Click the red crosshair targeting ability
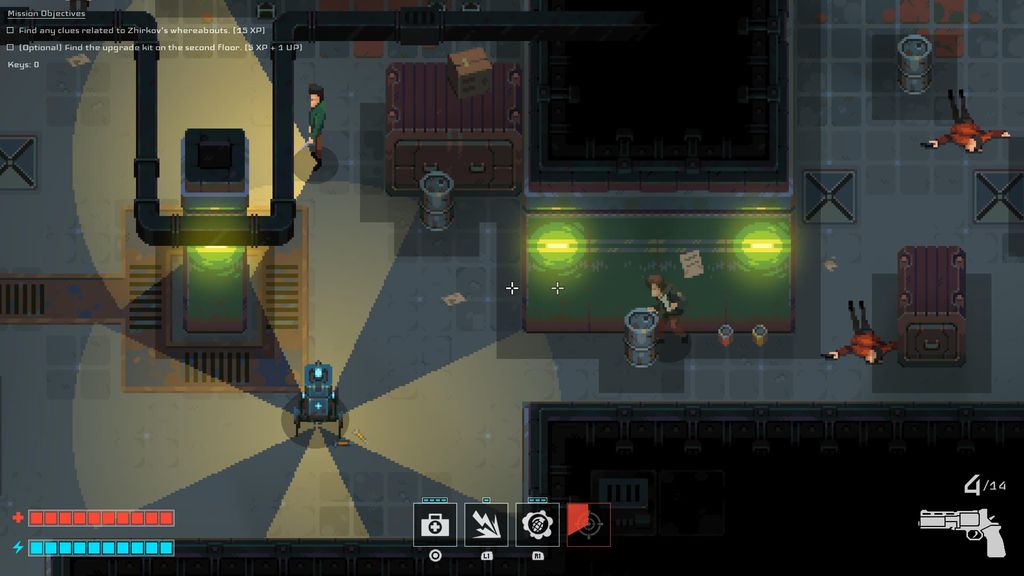 [589, 524]
